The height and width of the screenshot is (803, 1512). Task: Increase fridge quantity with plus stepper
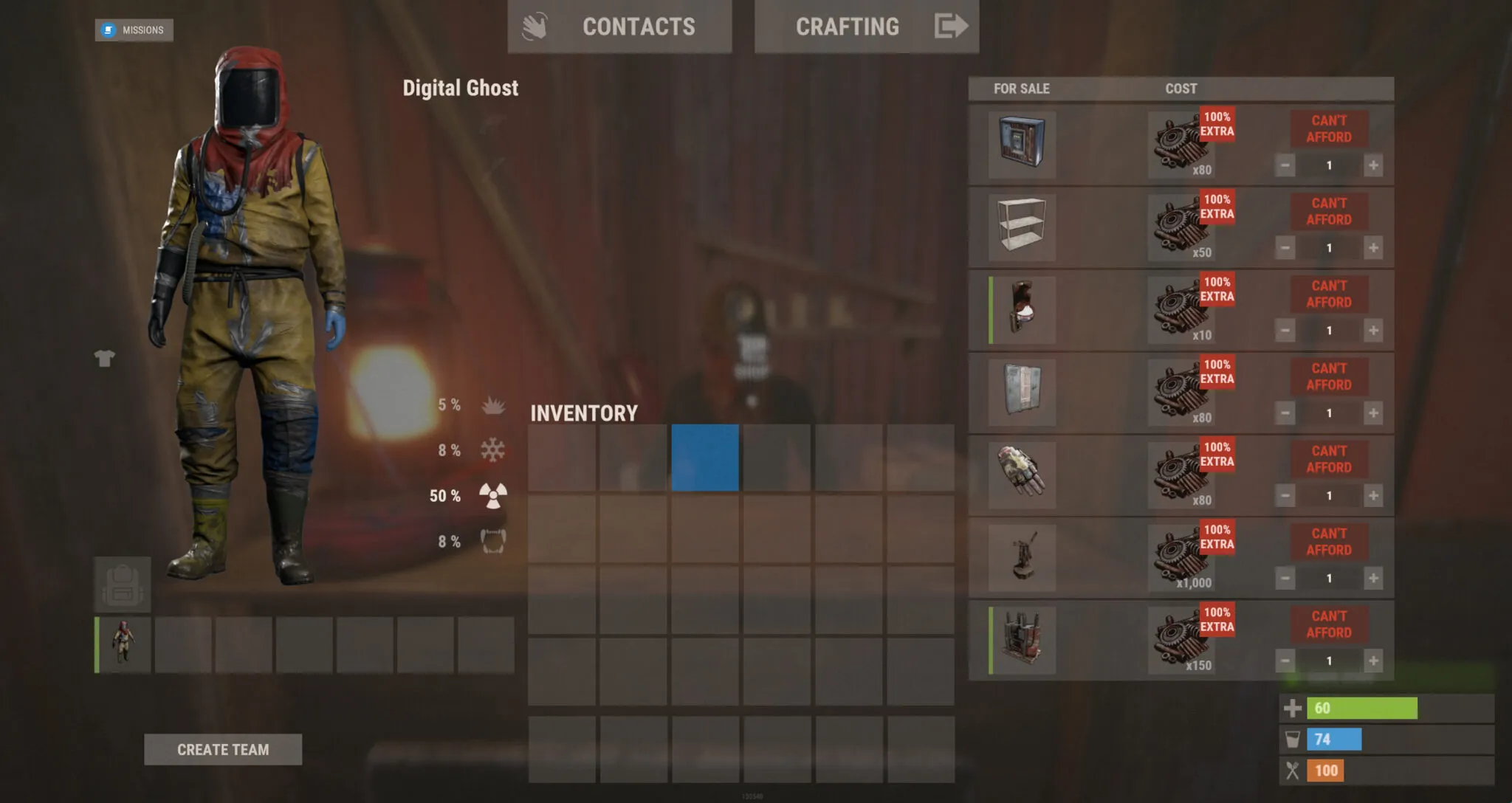click(x=1375, y=165)
